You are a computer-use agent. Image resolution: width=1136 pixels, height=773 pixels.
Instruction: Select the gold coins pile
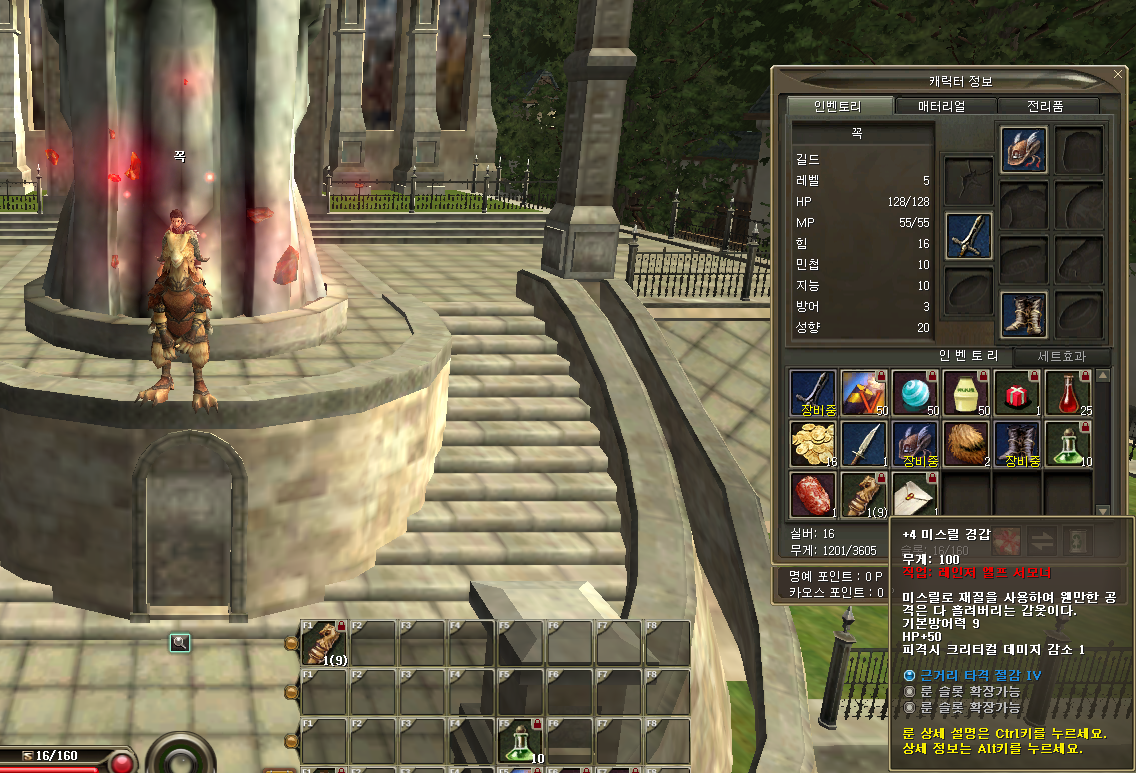click(x=812, y=444)
